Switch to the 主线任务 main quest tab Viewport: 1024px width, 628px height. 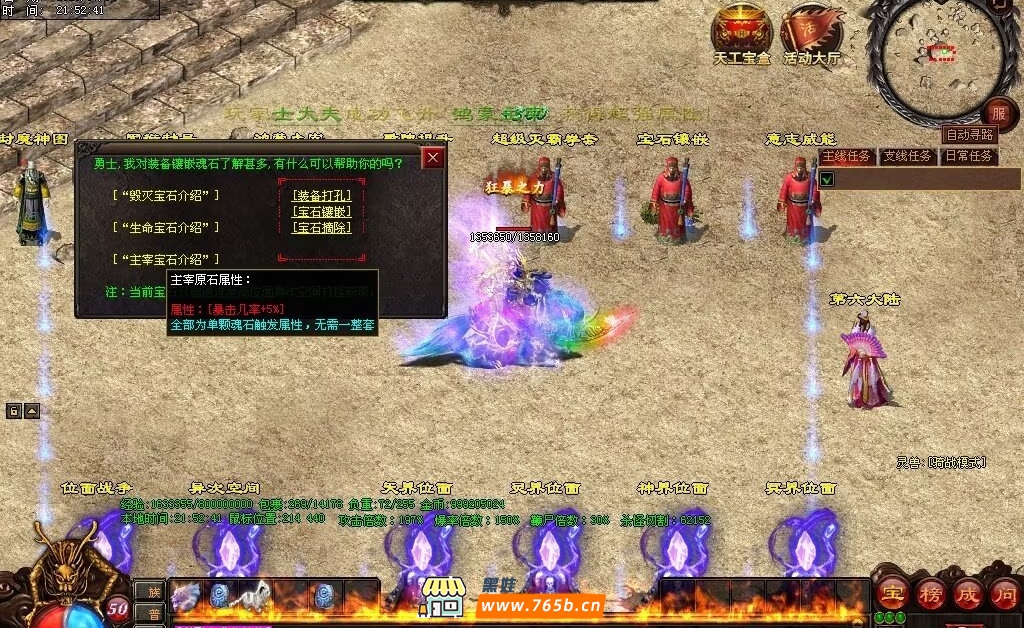click(848, 156)
